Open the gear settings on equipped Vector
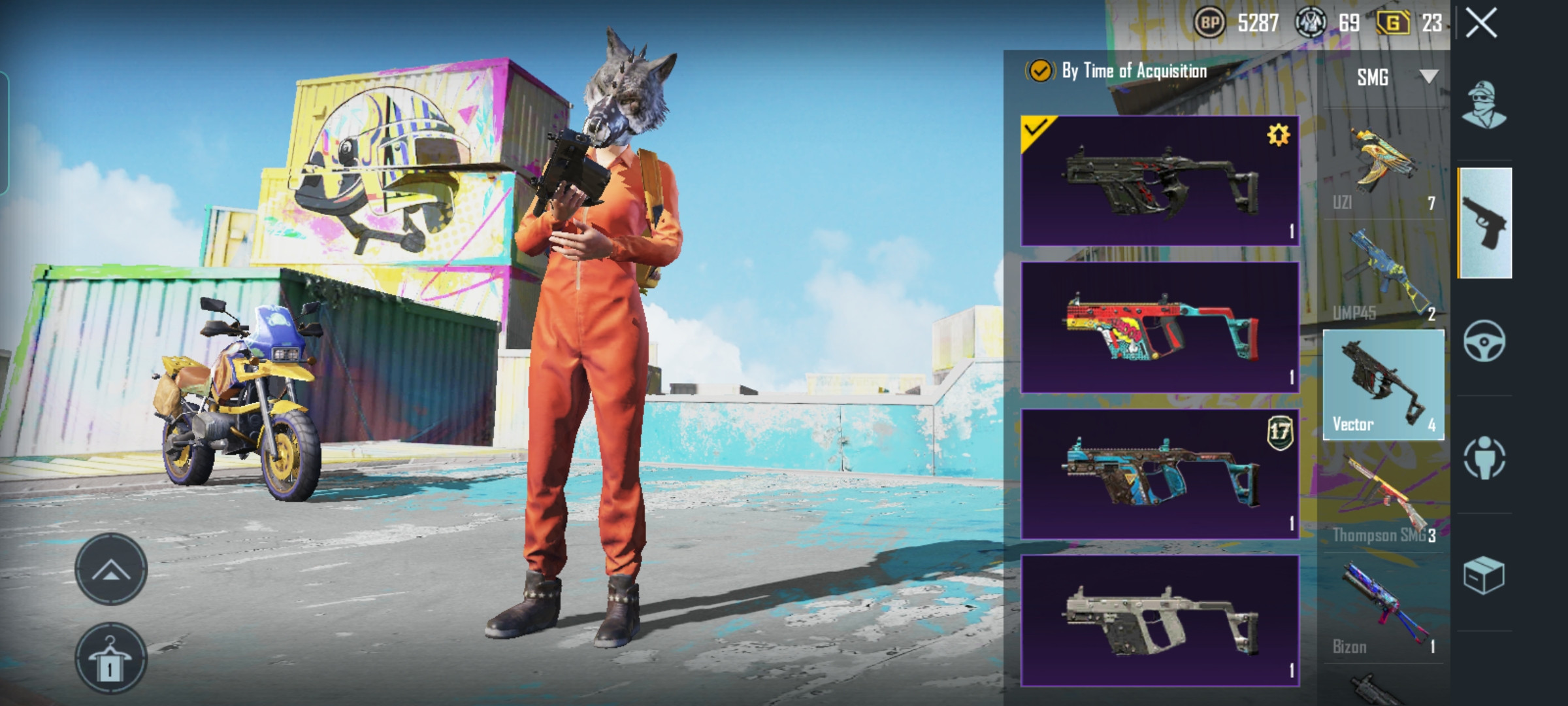Image resolution: width=1568 pixels, height=706 pixels. point(1278,135)
